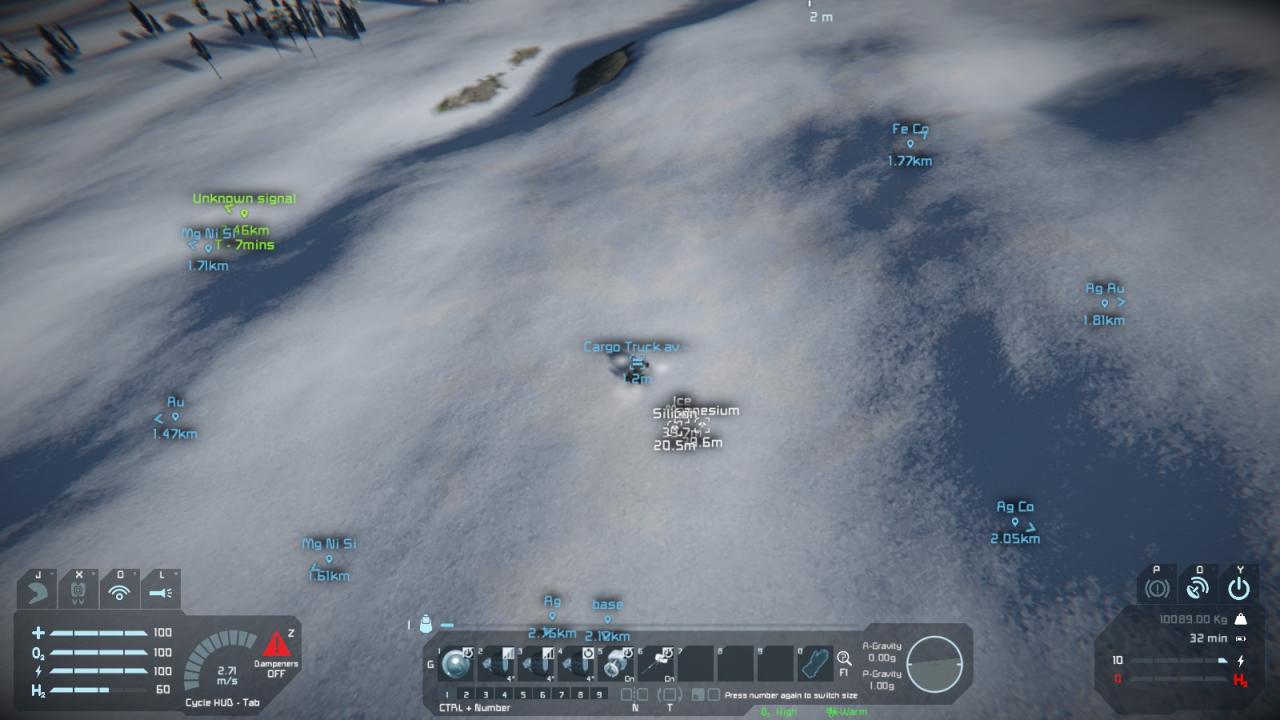Select the tool in hotbar slot 6
Screen dimensions: 1280x720
click(656, 664)
